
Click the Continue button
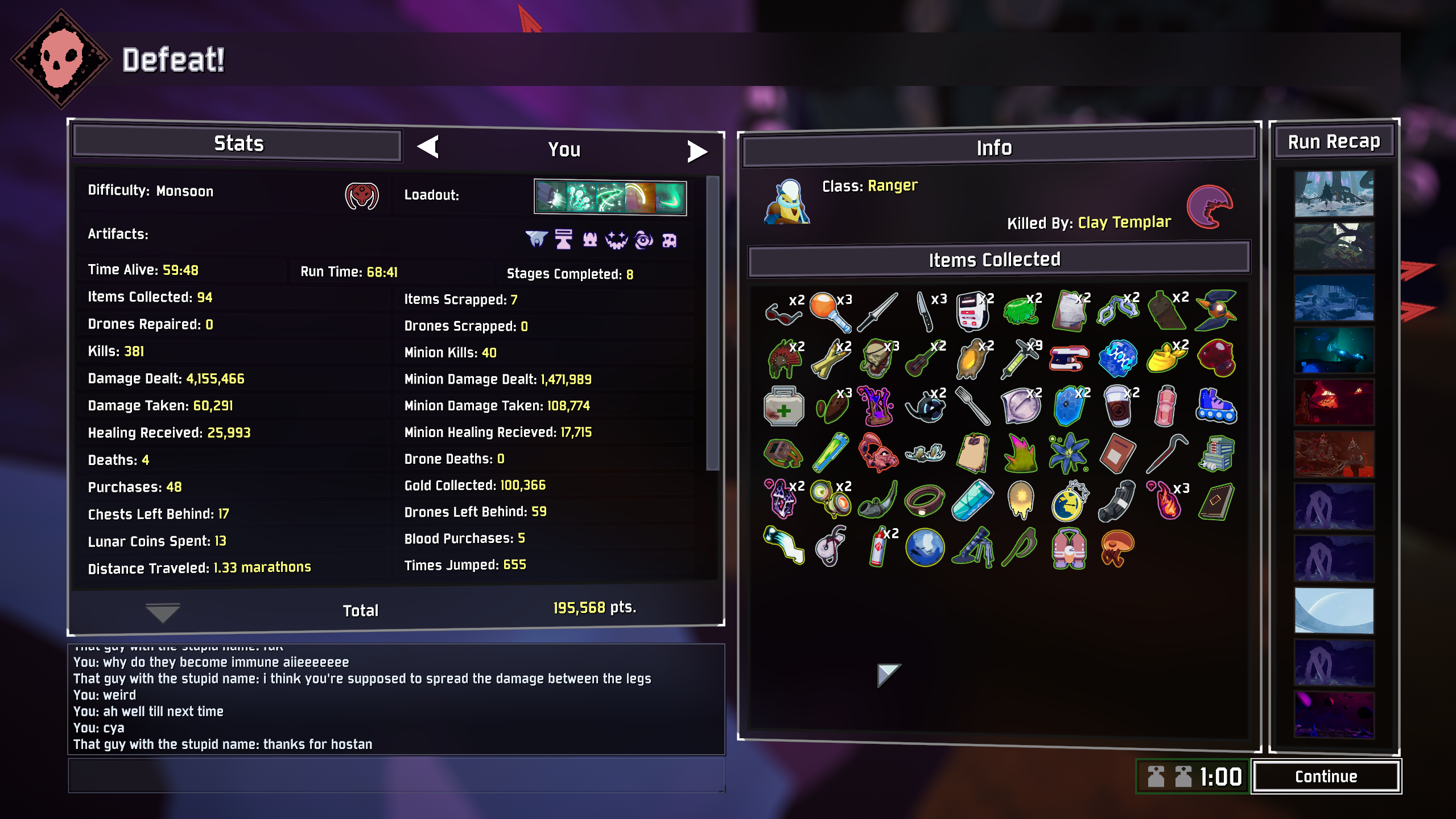1326,776
